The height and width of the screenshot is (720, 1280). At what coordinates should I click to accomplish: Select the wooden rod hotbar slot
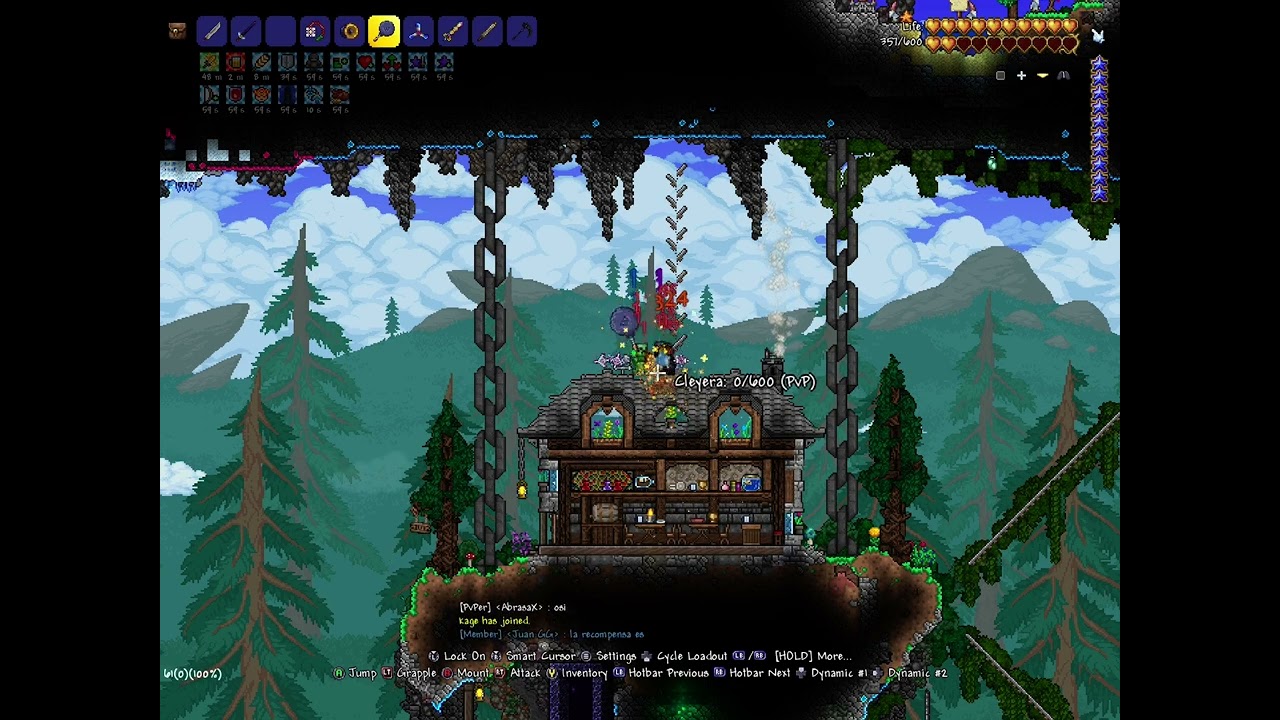pos(487,32)
